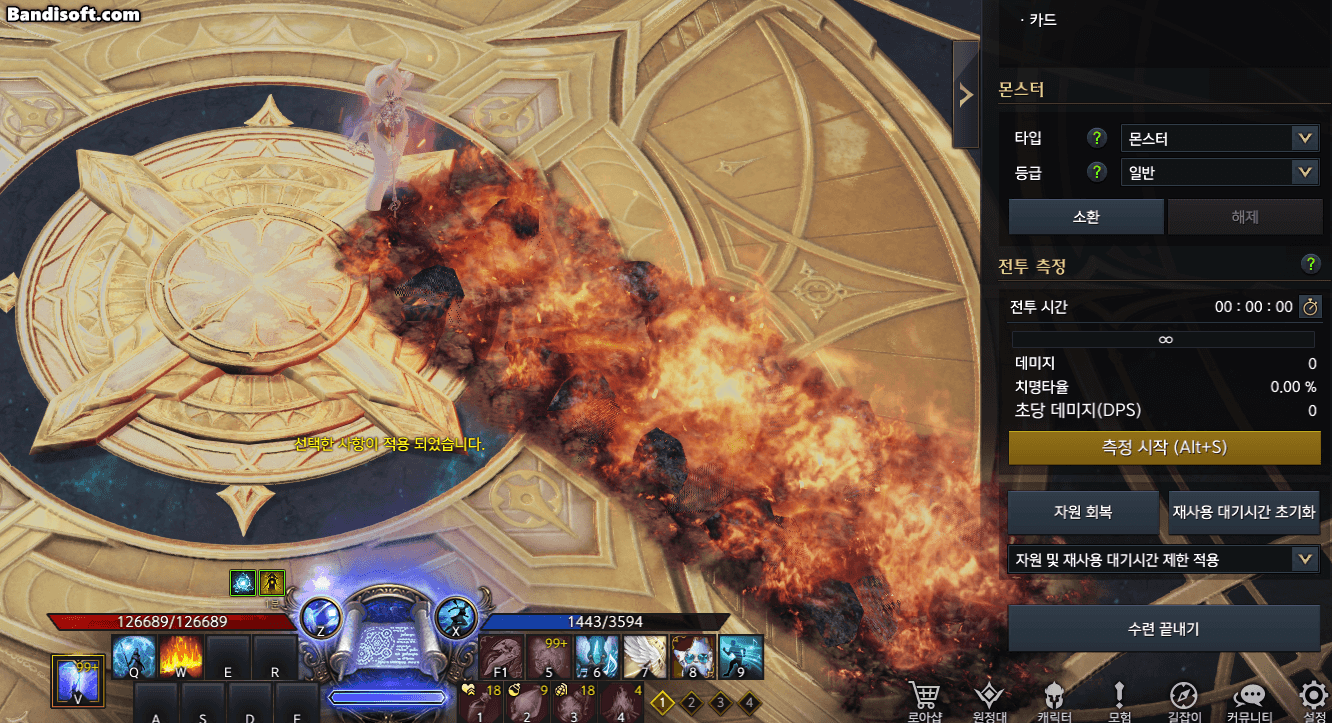Reset cooldowns with 재사용 대기시간 초기화
Viewport: 1332px width, 723px height.
coord(1244,512)
